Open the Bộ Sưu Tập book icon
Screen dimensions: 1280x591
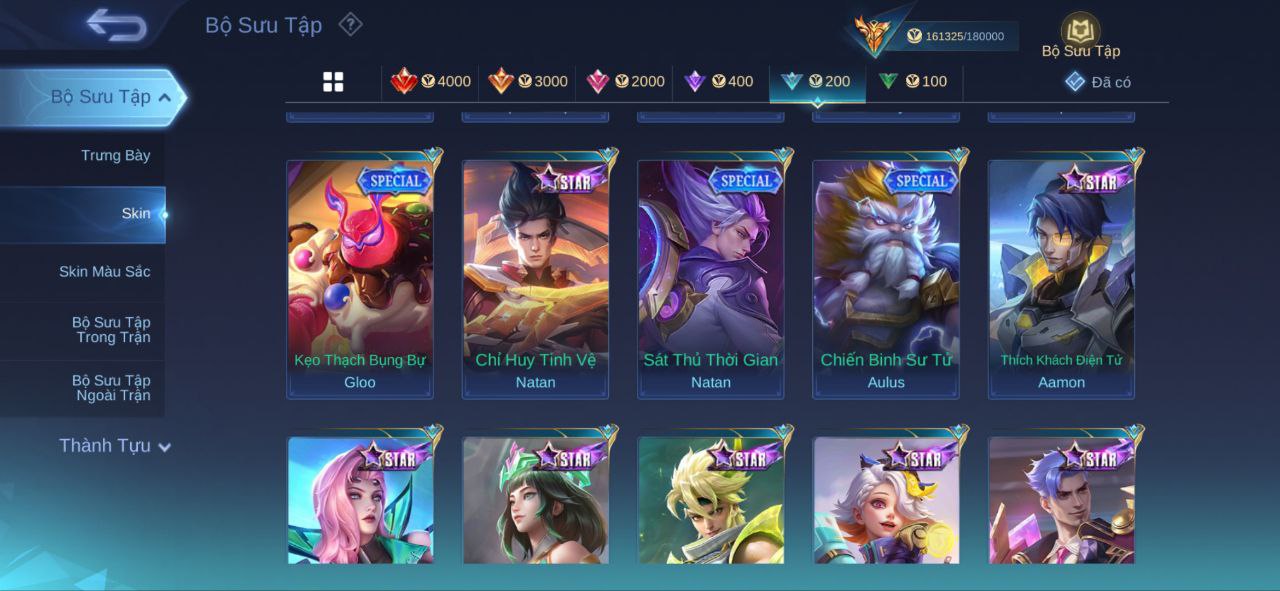point(1080,31)
